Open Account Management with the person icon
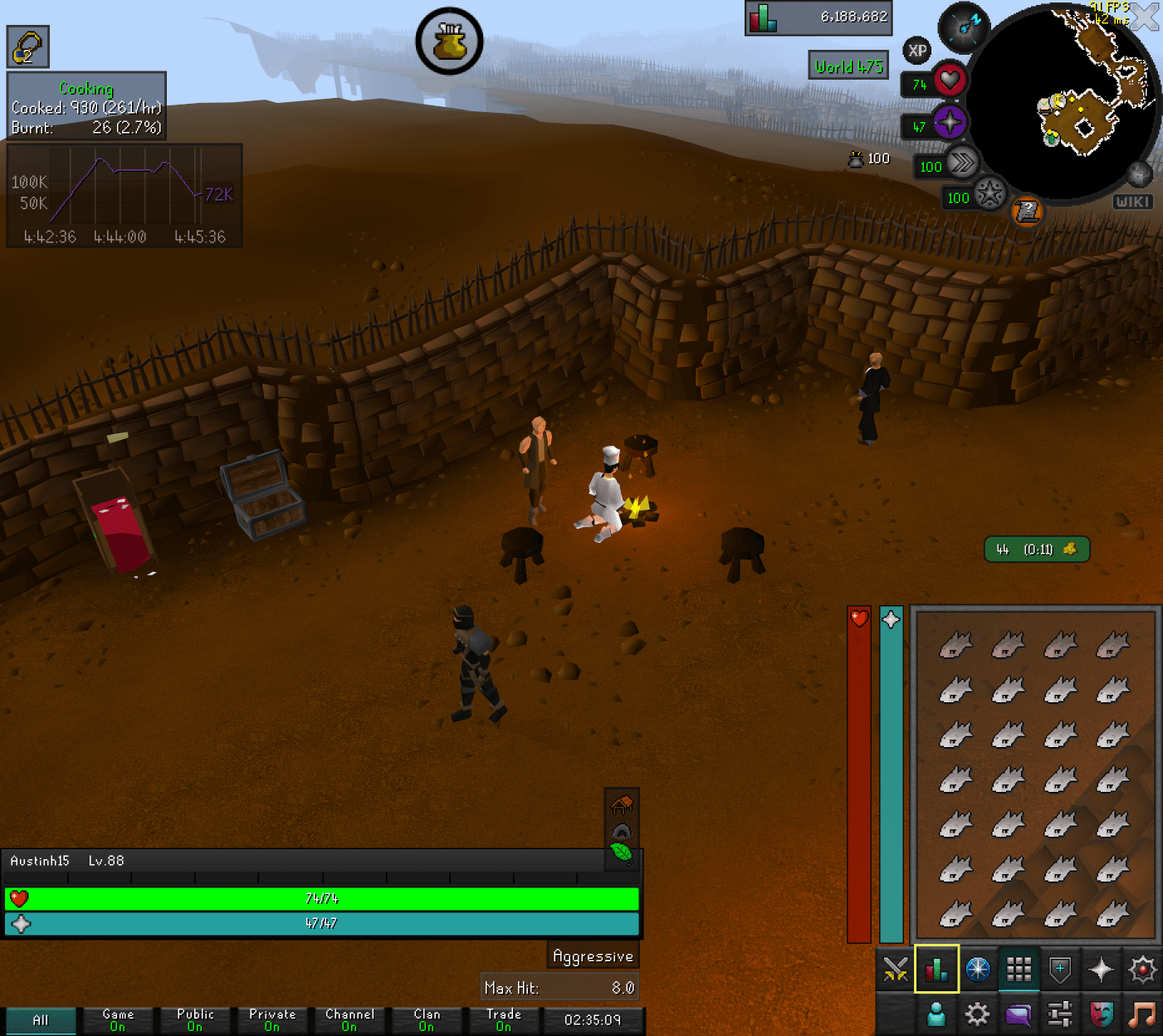 [x=936, y=1014]
